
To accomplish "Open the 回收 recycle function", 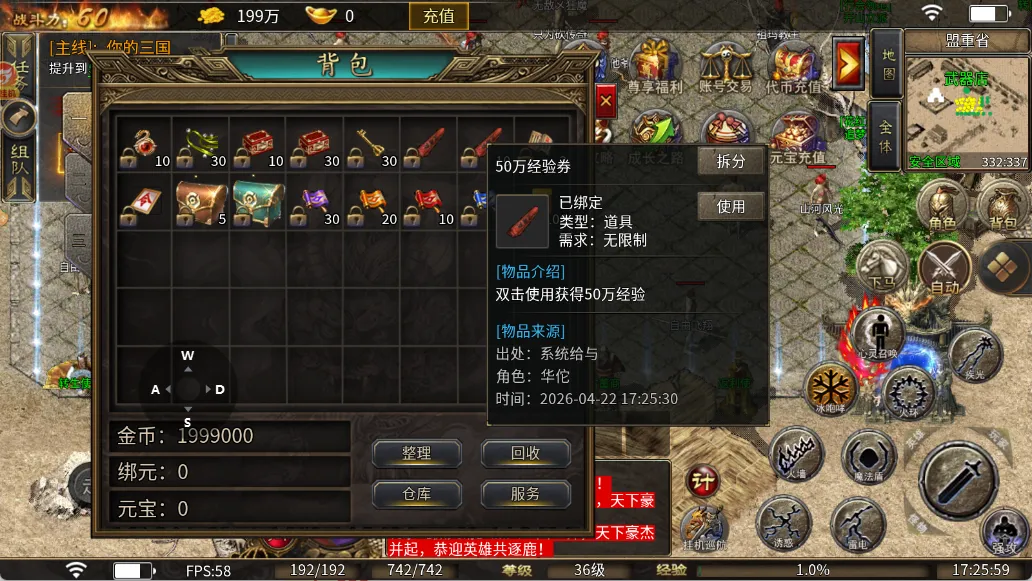I will pyautogui.click(x=525, y=453).
